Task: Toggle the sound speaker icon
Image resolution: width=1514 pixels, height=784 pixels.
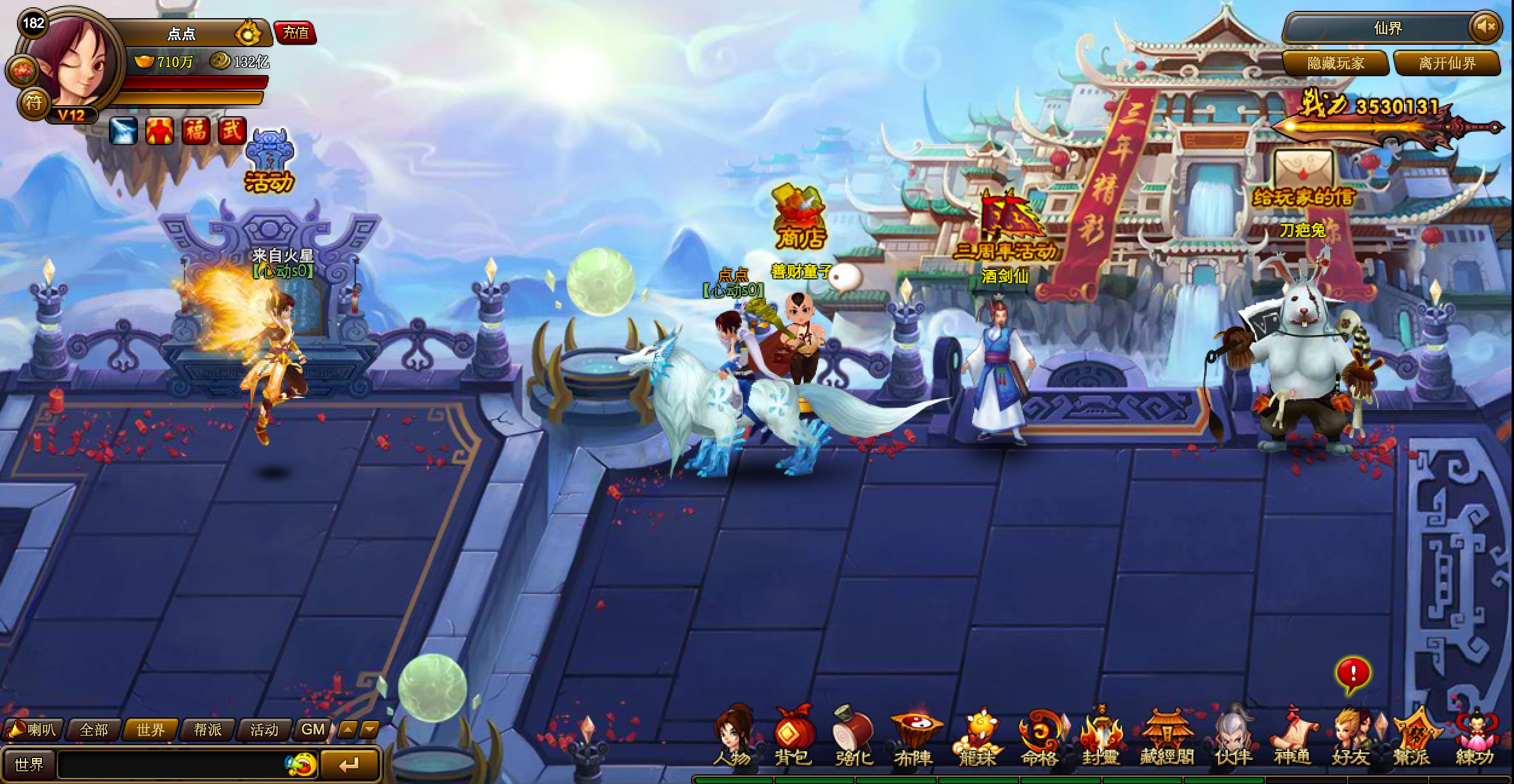Action: [x=1485, y=27]
